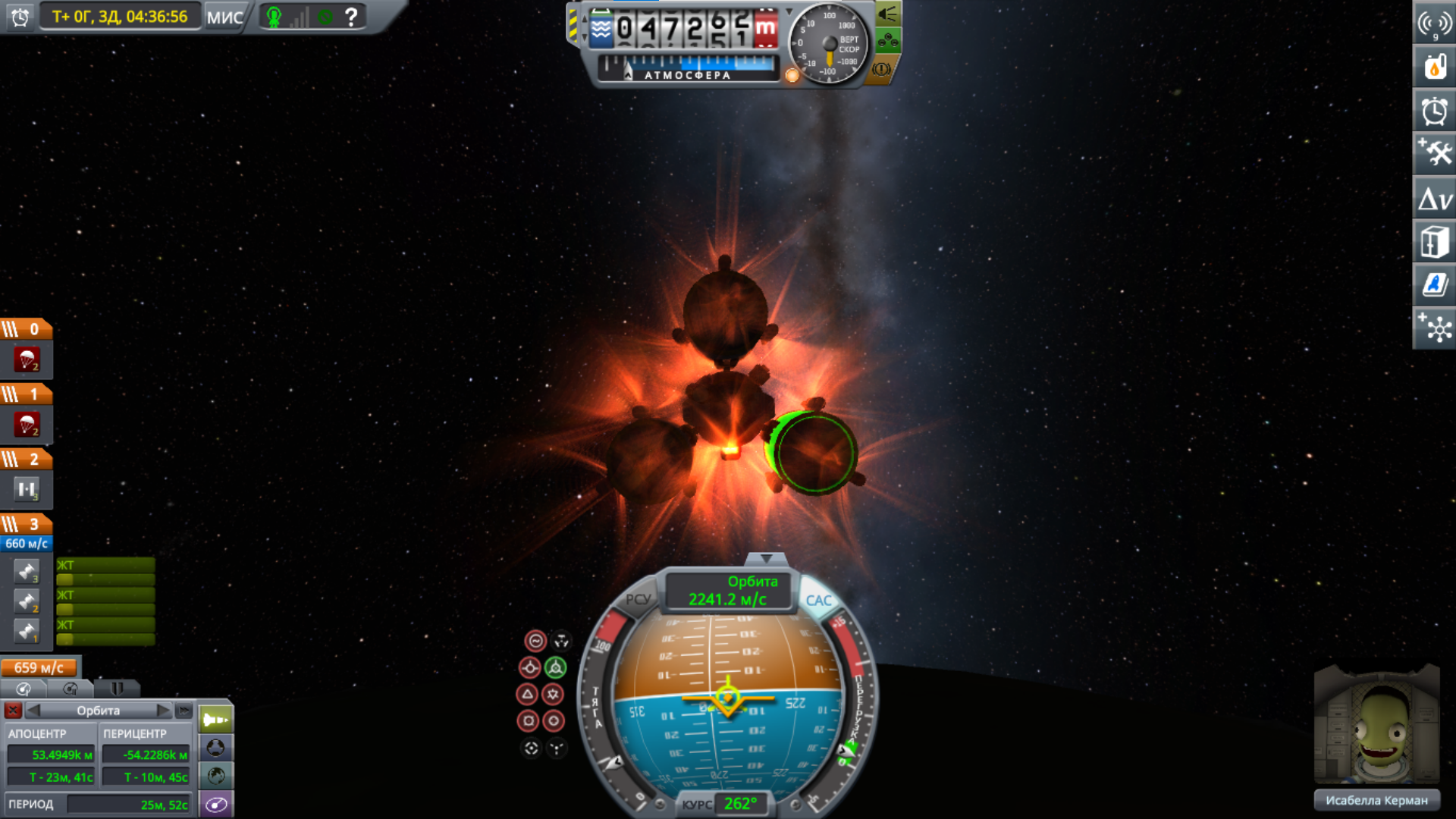The image size is (1456, 819).
Task: Toggle the brakes button with exclamation mark
Action: coord(881,70)
